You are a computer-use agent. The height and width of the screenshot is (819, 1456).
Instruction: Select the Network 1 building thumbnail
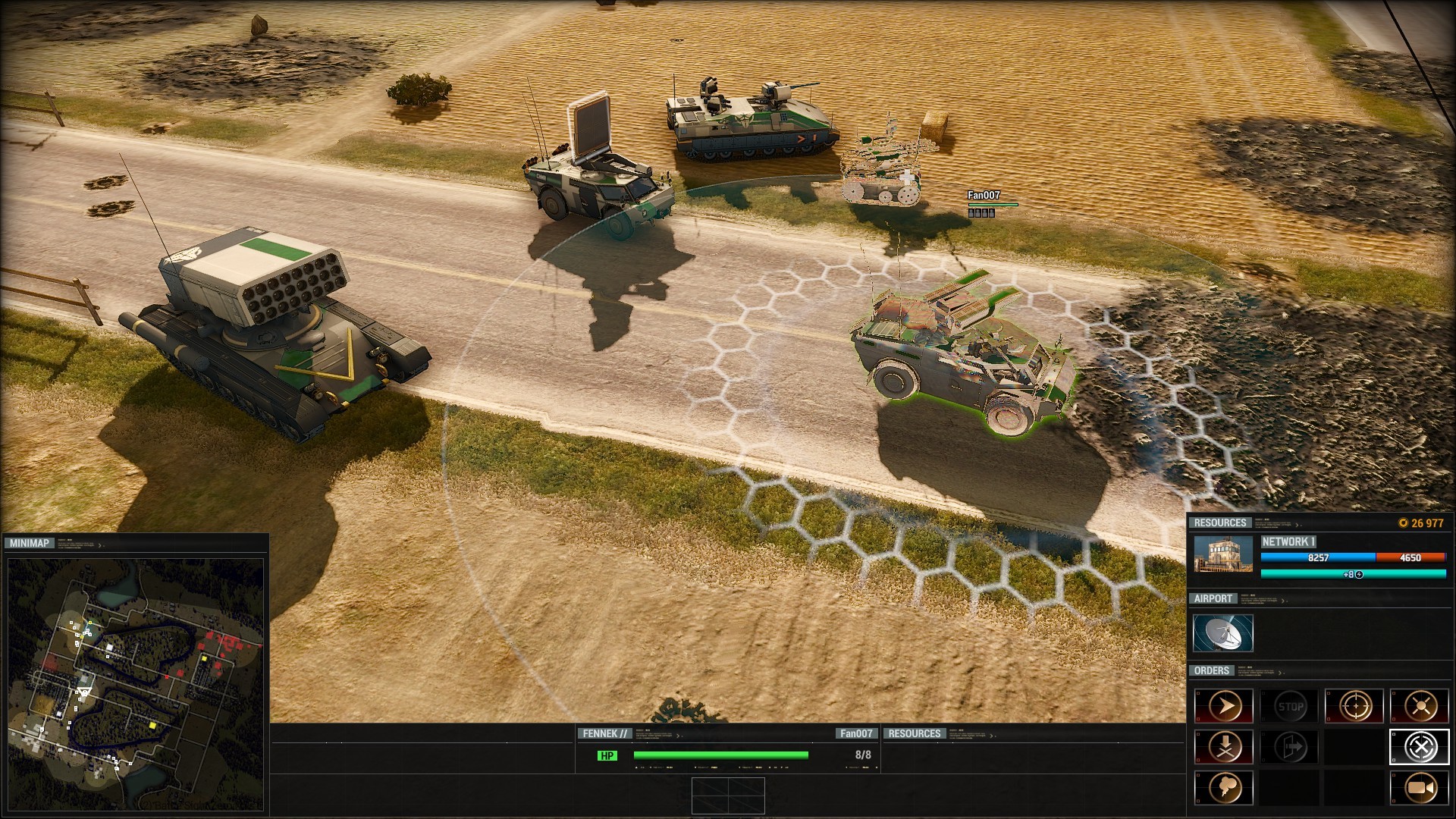tap(1223, 555)
